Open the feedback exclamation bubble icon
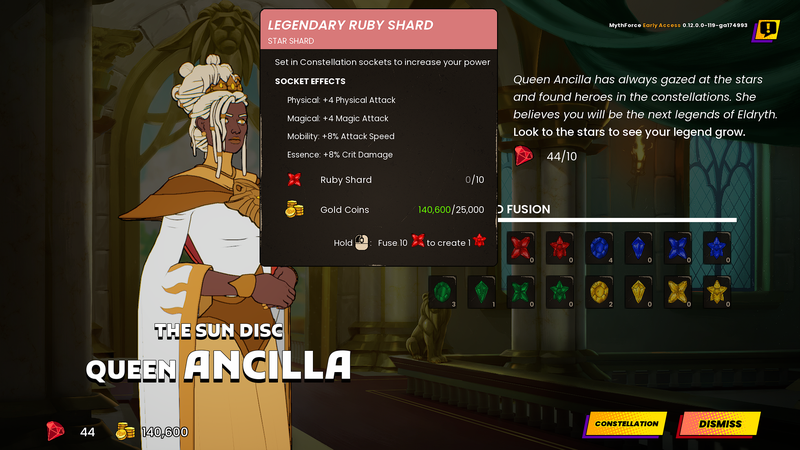 pyautogui.click(x=767, y=30)
